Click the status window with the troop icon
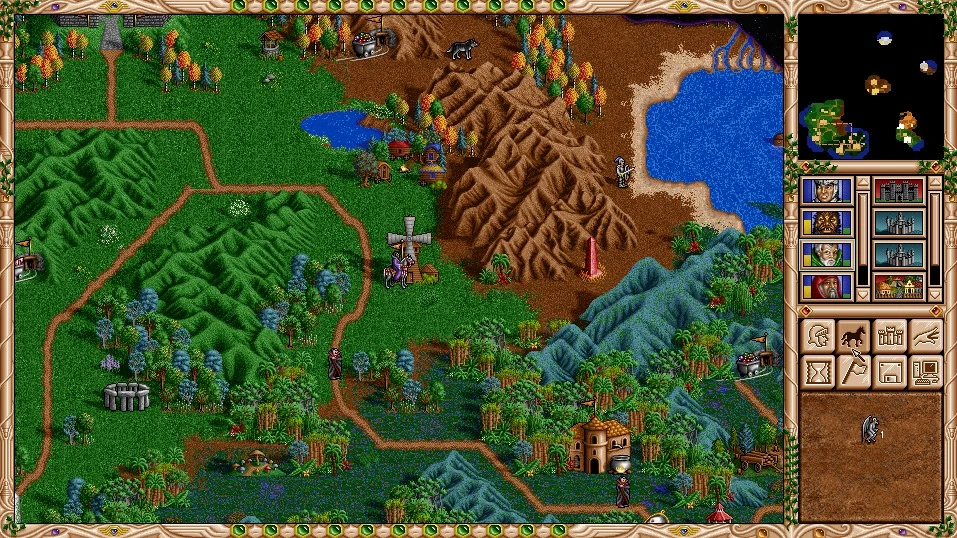Viewport: 957px width, 538px height. click(x=871, y=455)
